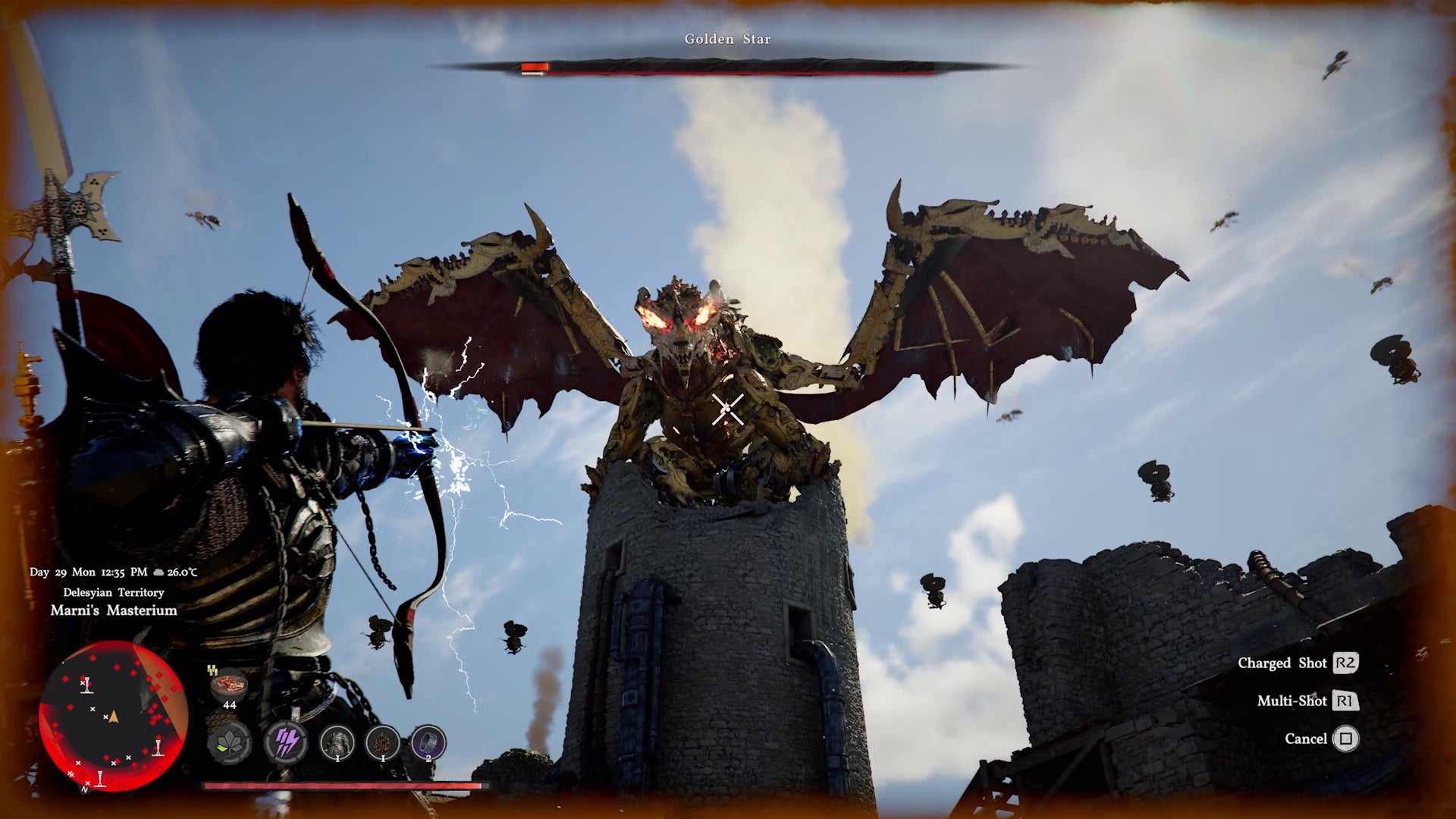Open the circular red minimap
The image size is (1456, 819).
(113, 717)
